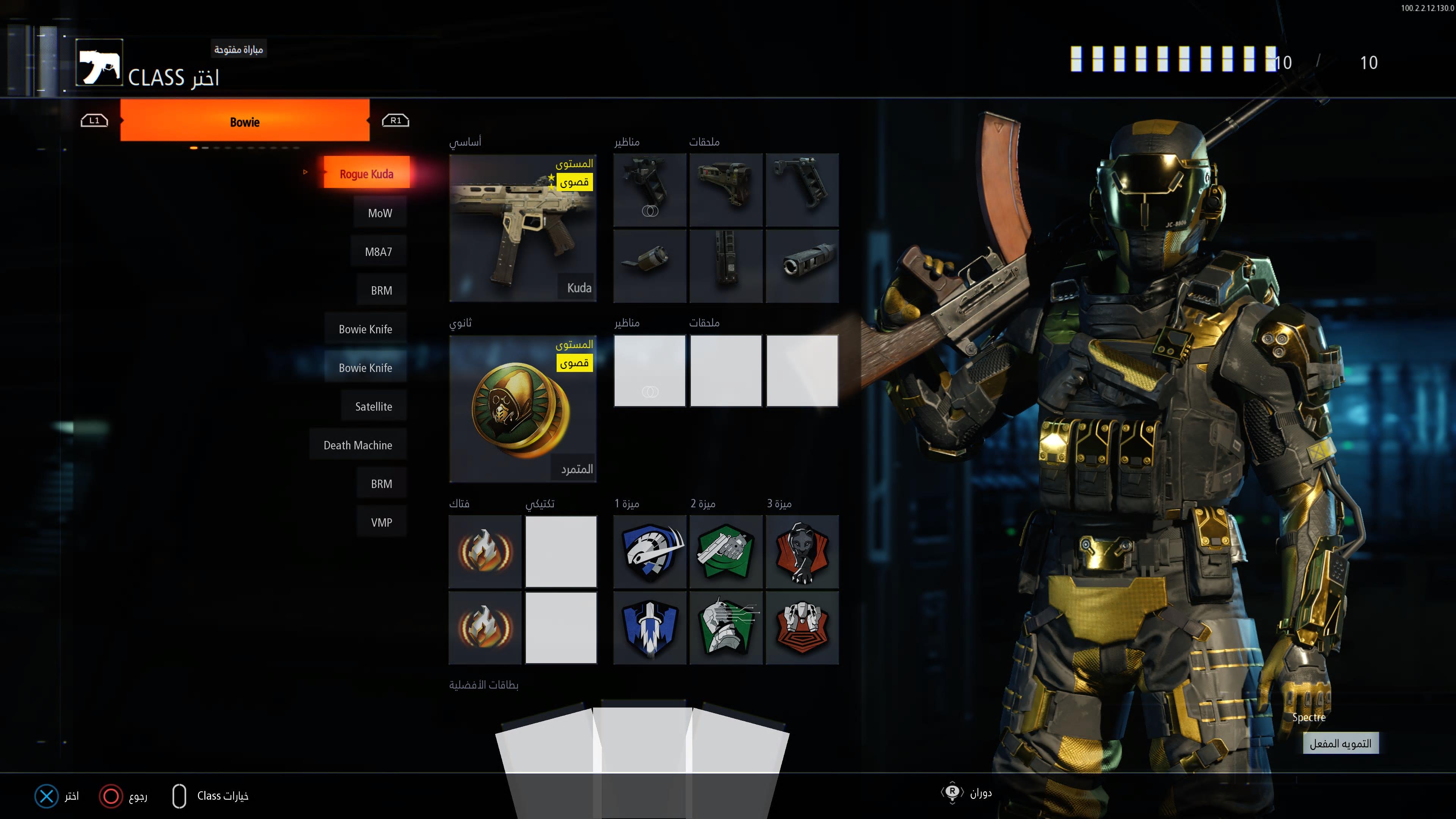
Task: Select the extended magazine attachment slot
Action: [726, 266]
